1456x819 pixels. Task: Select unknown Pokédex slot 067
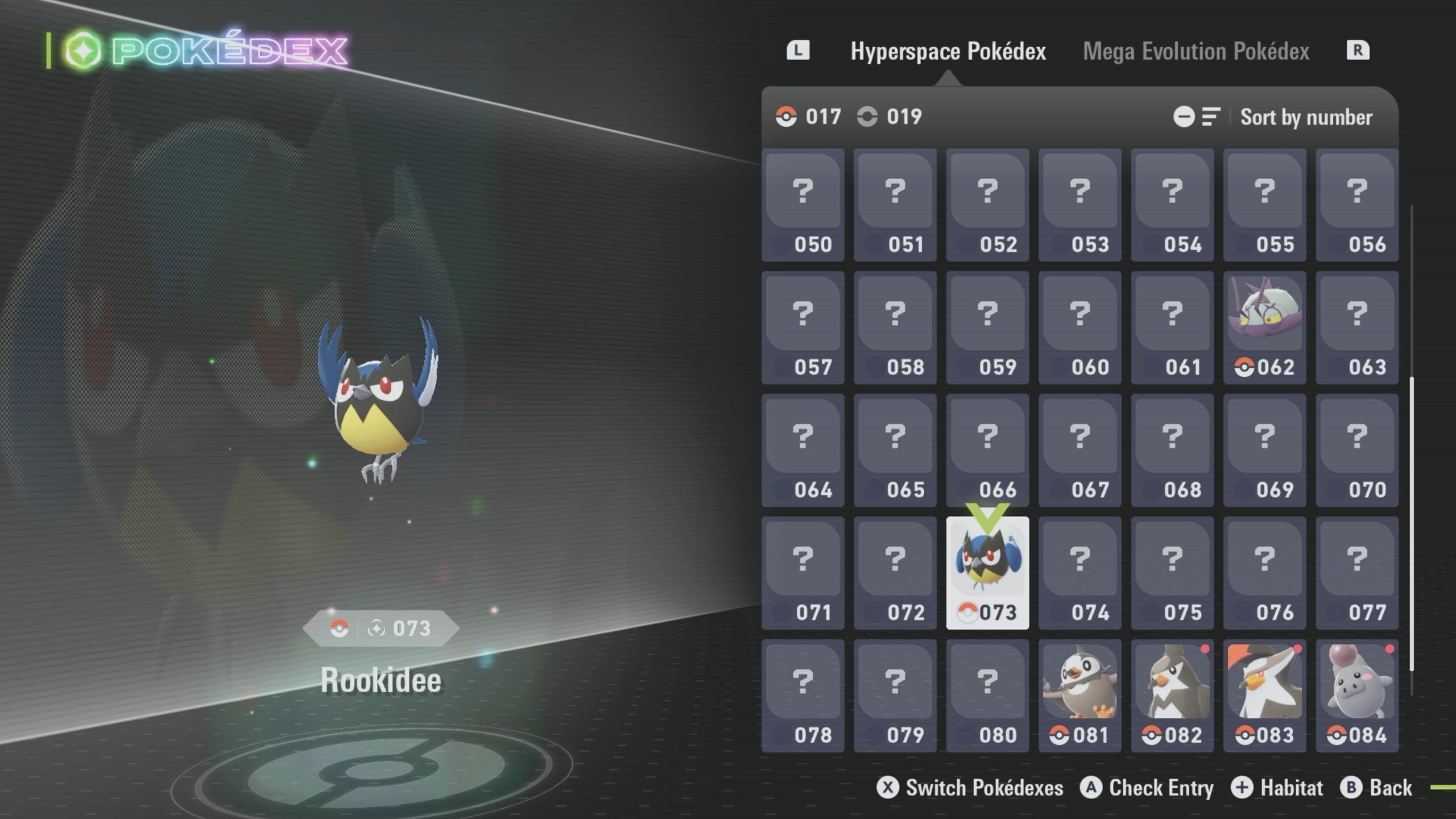(1079, 450)
